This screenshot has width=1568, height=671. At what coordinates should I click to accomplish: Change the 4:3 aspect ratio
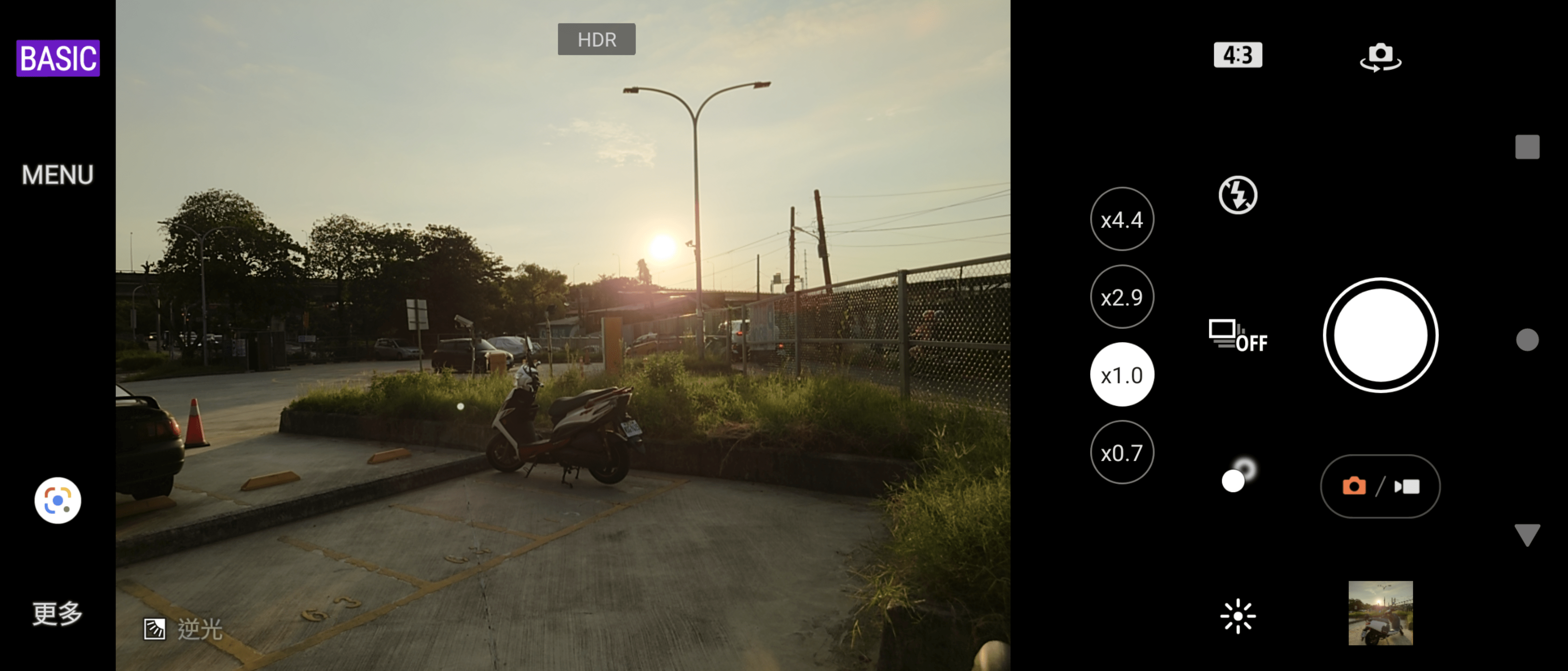(x=1238, y=56)
